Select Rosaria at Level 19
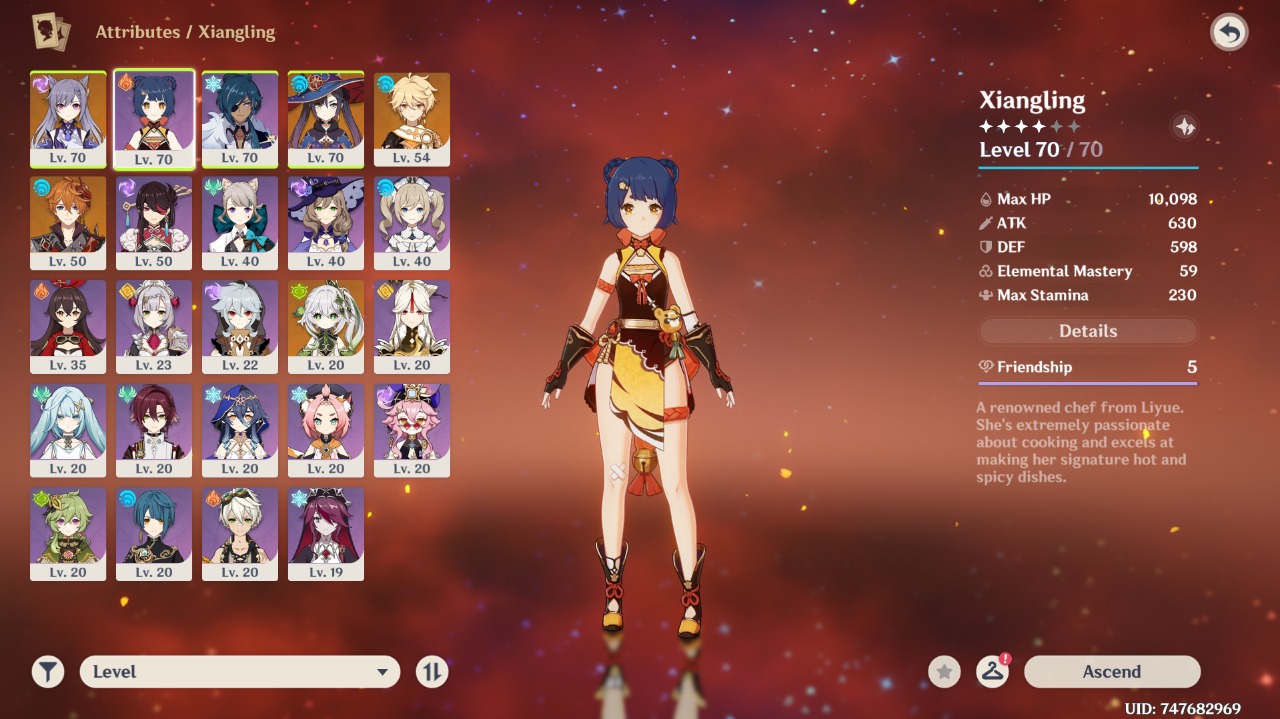 click(326, 533)
